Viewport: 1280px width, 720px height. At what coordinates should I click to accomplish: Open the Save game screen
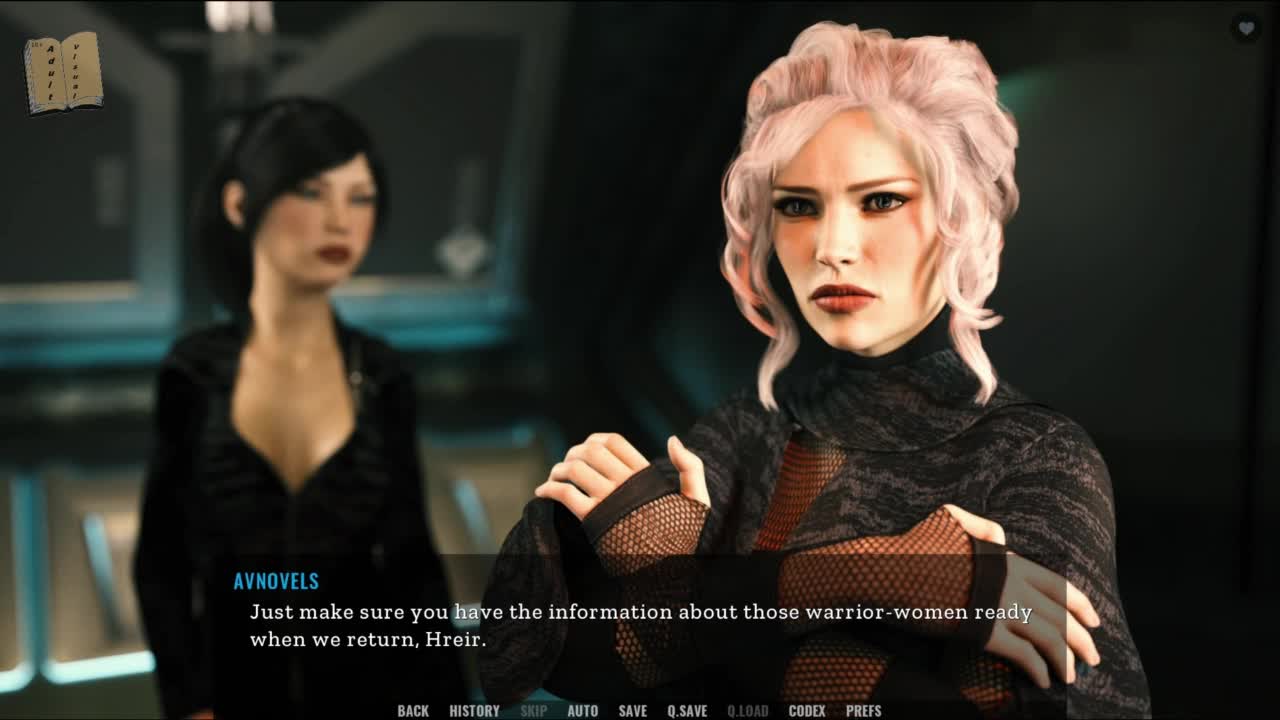632,711
